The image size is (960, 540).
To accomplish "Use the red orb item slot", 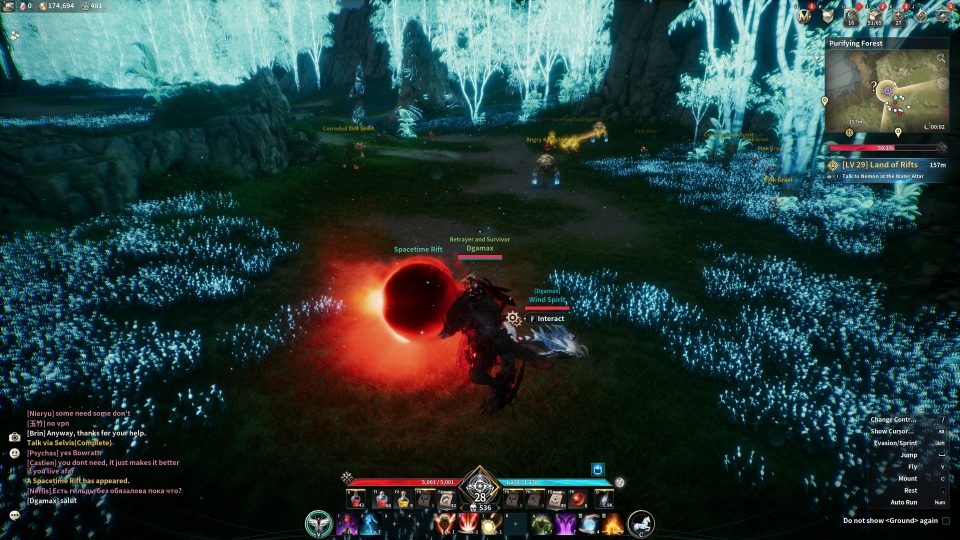I will (578, 498).
